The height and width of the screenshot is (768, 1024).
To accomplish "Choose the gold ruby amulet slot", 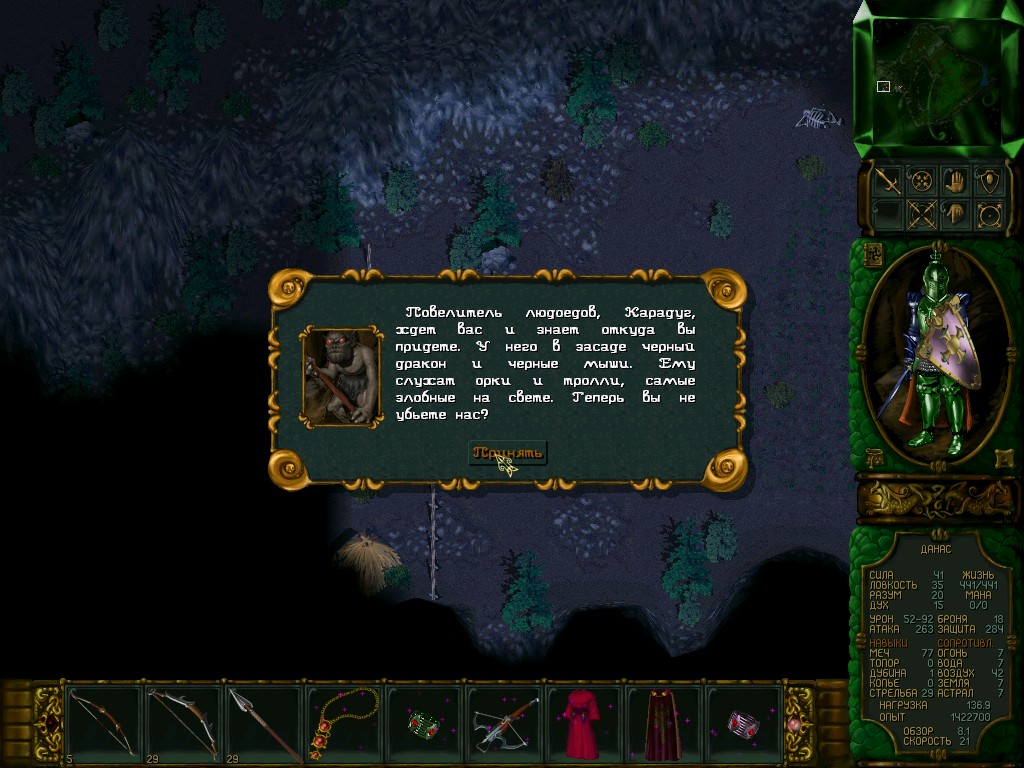I will click(343, 722).
